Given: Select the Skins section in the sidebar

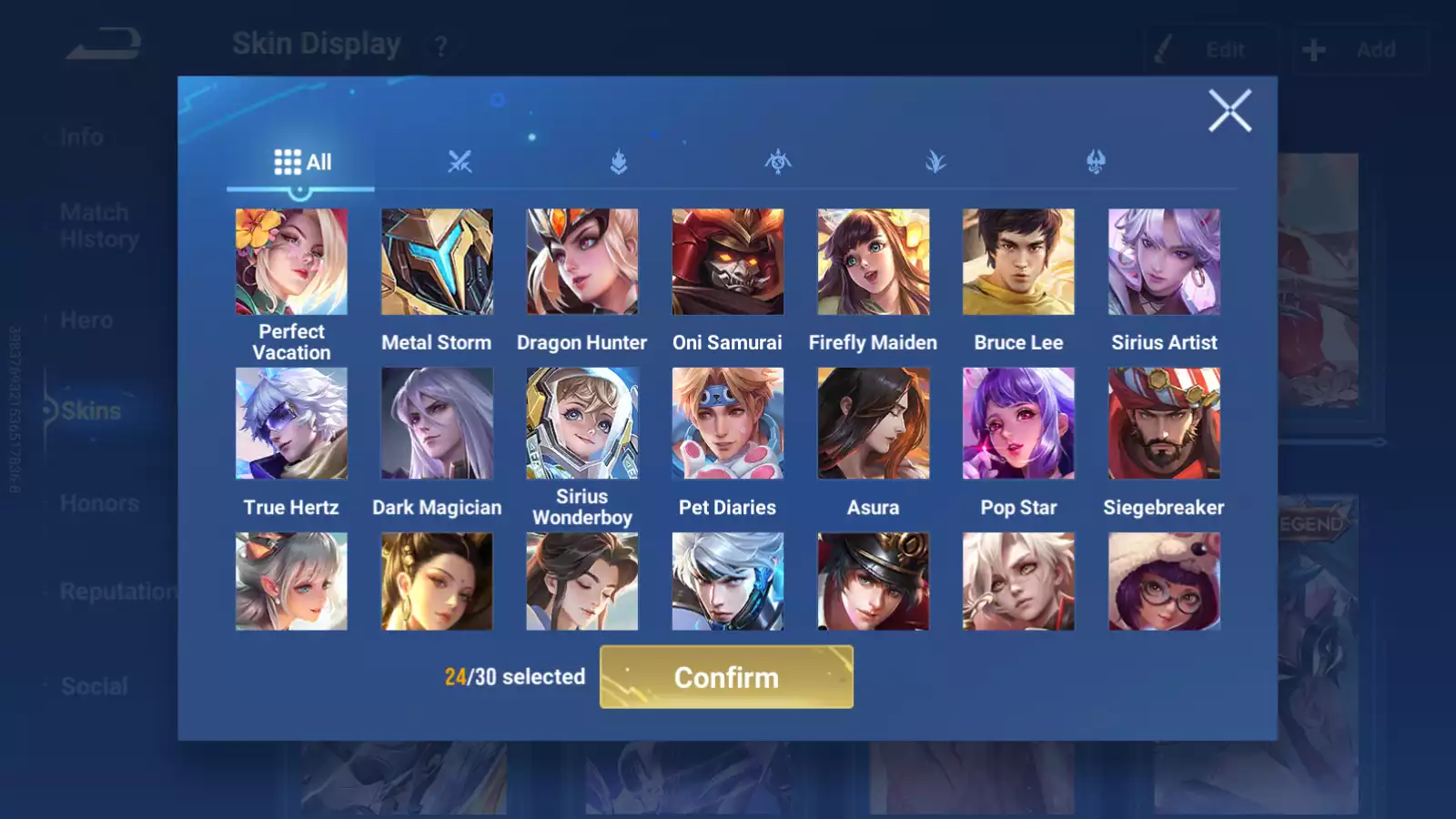Looking at the screenshot, I should point(91,410).
